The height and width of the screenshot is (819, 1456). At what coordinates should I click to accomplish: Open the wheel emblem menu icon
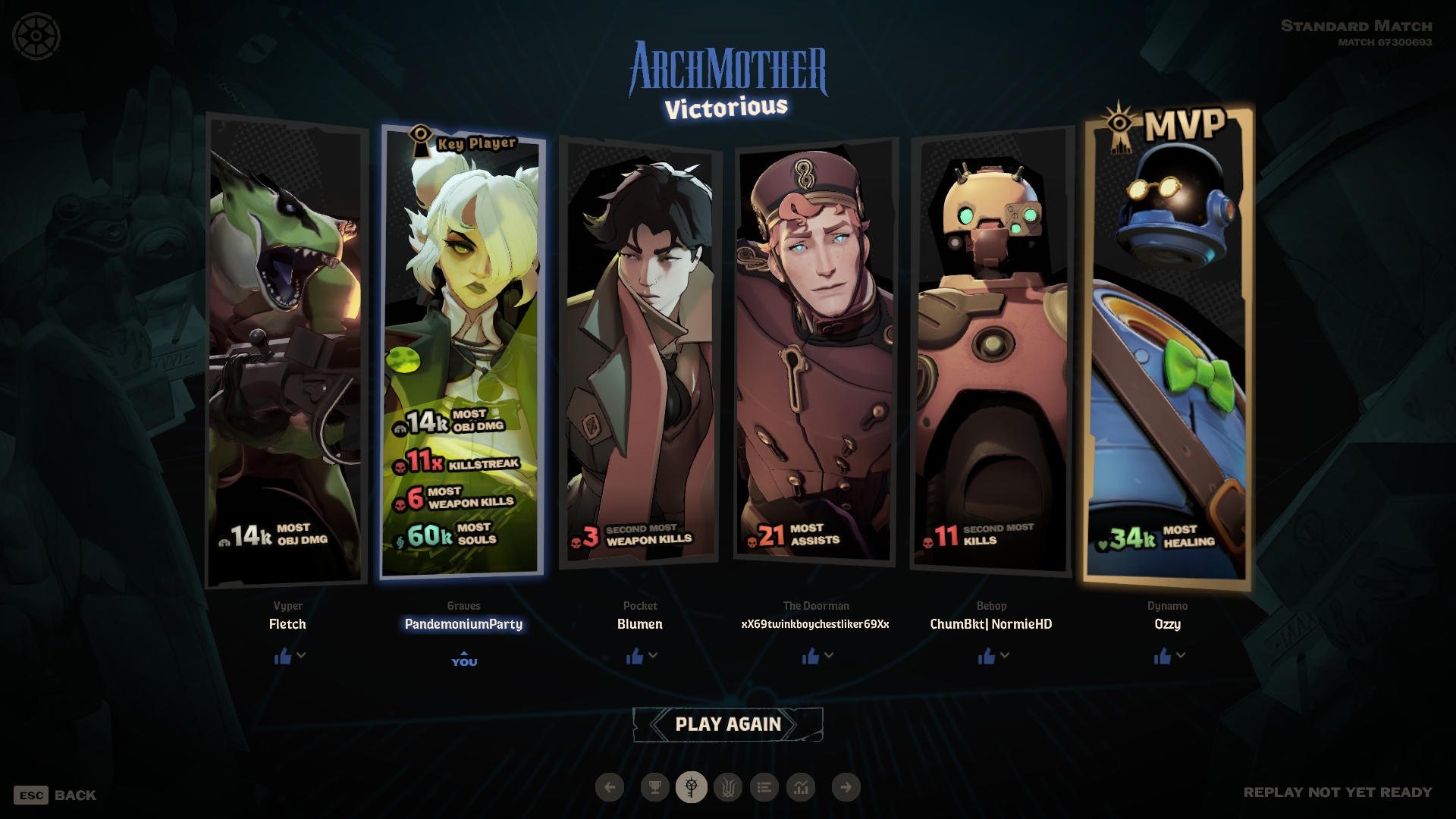coord(36,36)
